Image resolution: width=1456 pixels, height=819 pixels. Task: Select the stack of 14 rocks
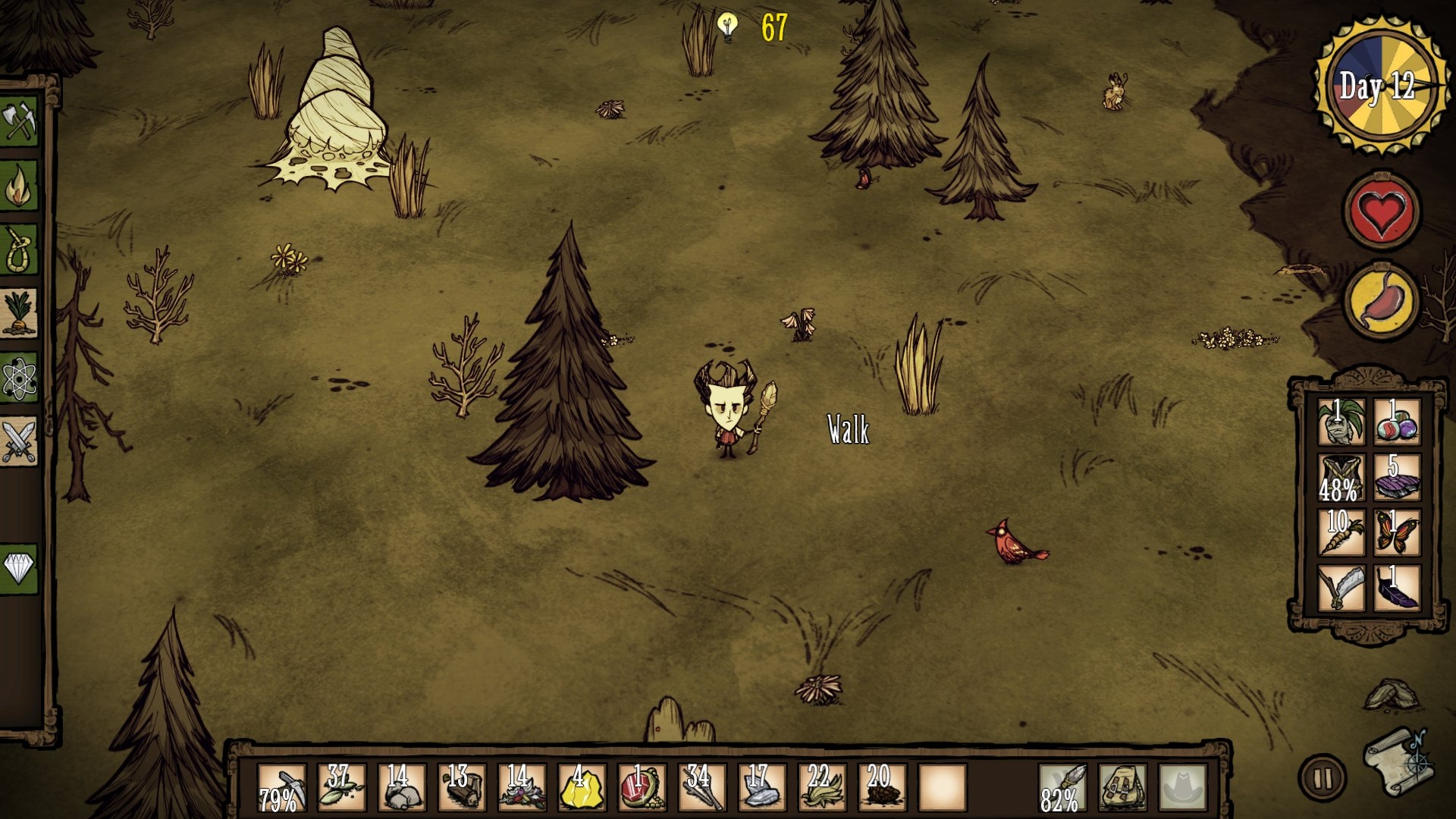401,788
